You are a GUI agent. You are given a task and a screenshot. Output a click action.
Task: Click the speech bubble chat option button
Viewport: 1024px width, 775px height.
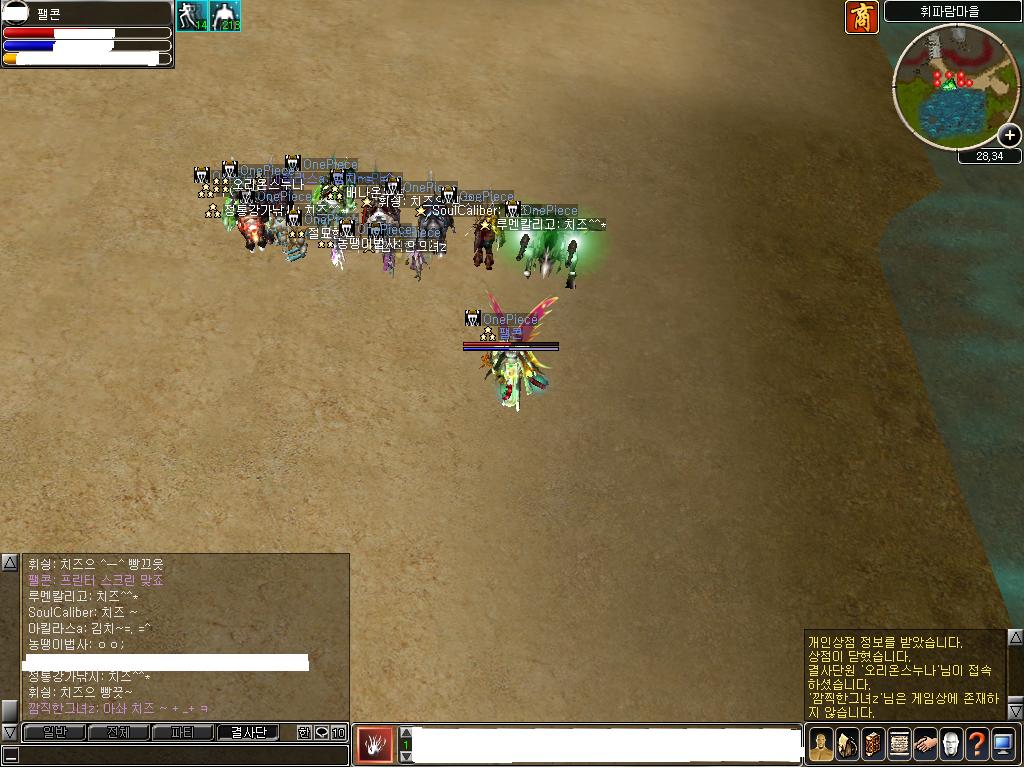click(x=321, y=732)
